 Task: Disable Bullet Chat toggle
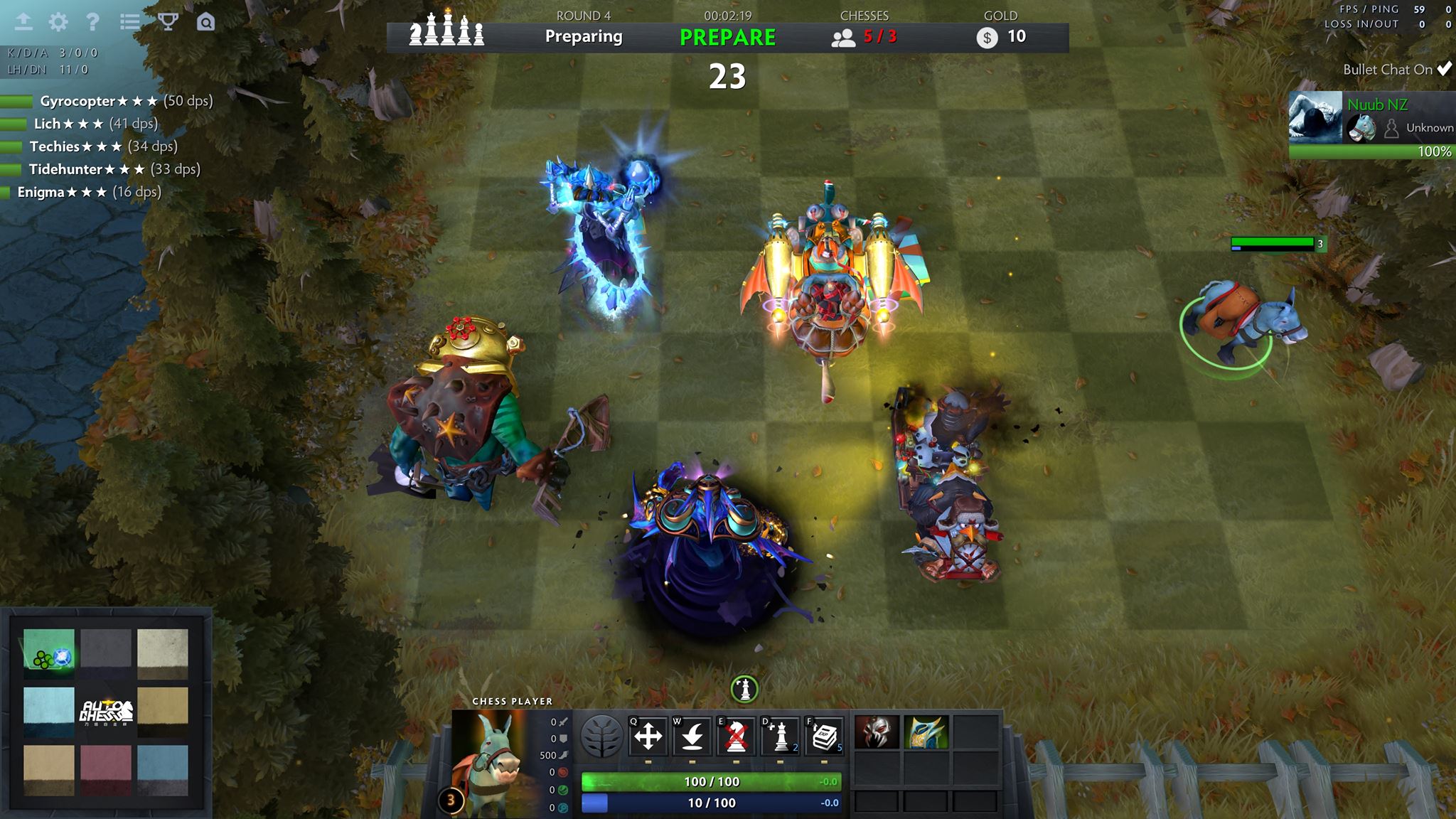click(1443, 69)
